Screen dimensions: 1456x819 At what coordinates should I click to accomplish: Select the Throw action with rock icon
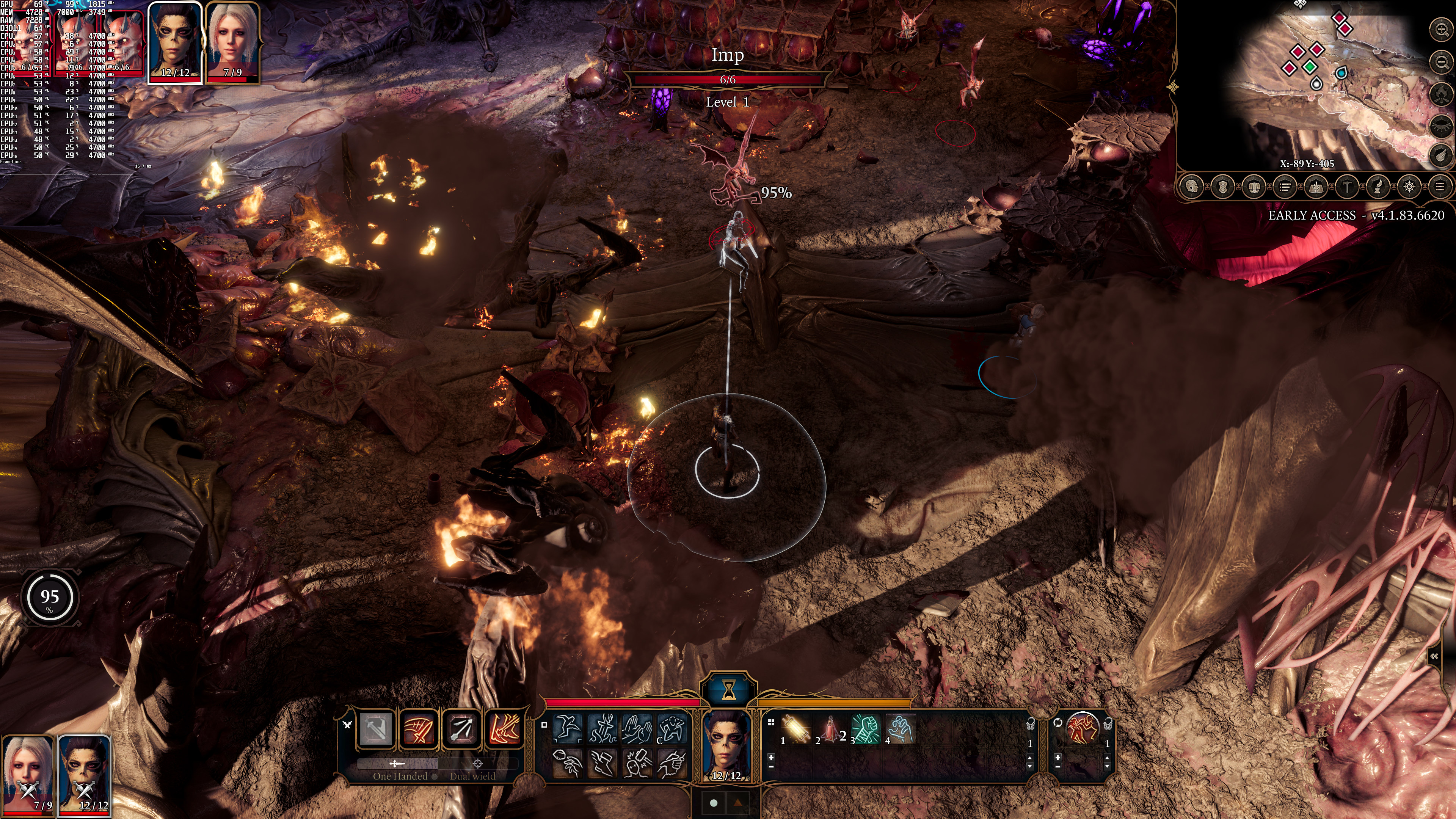[567, 763]
